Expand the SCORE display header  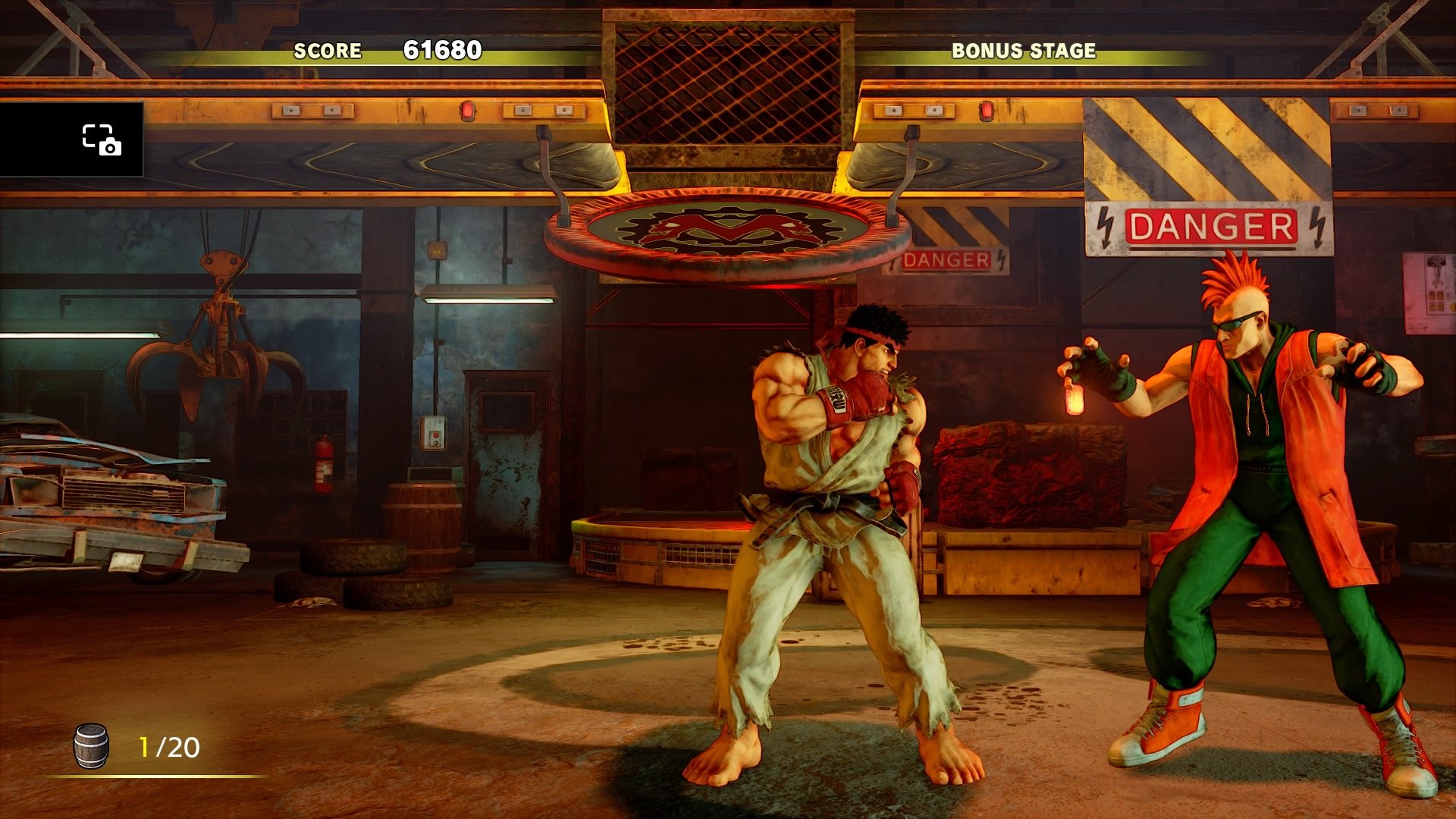328,52
